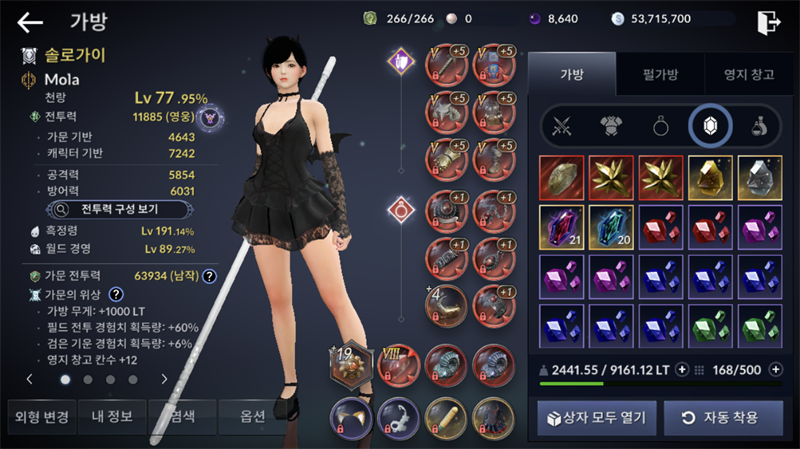Select the blue crystal stack of 20
This screenshot has height=449, width=800.
click(x=612, y=228)
